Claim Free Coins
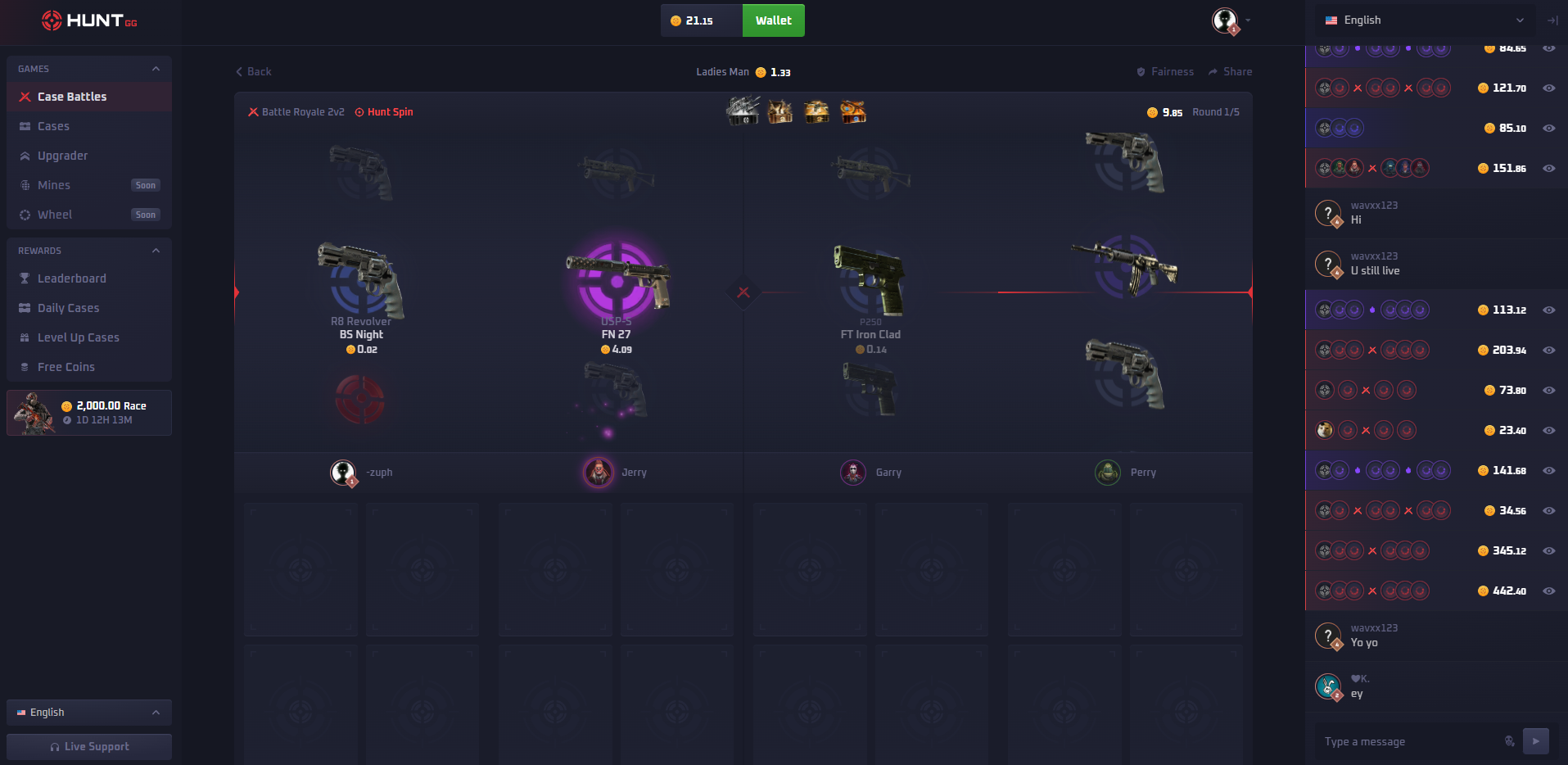 pyautogui.click(x=66, y=366)
